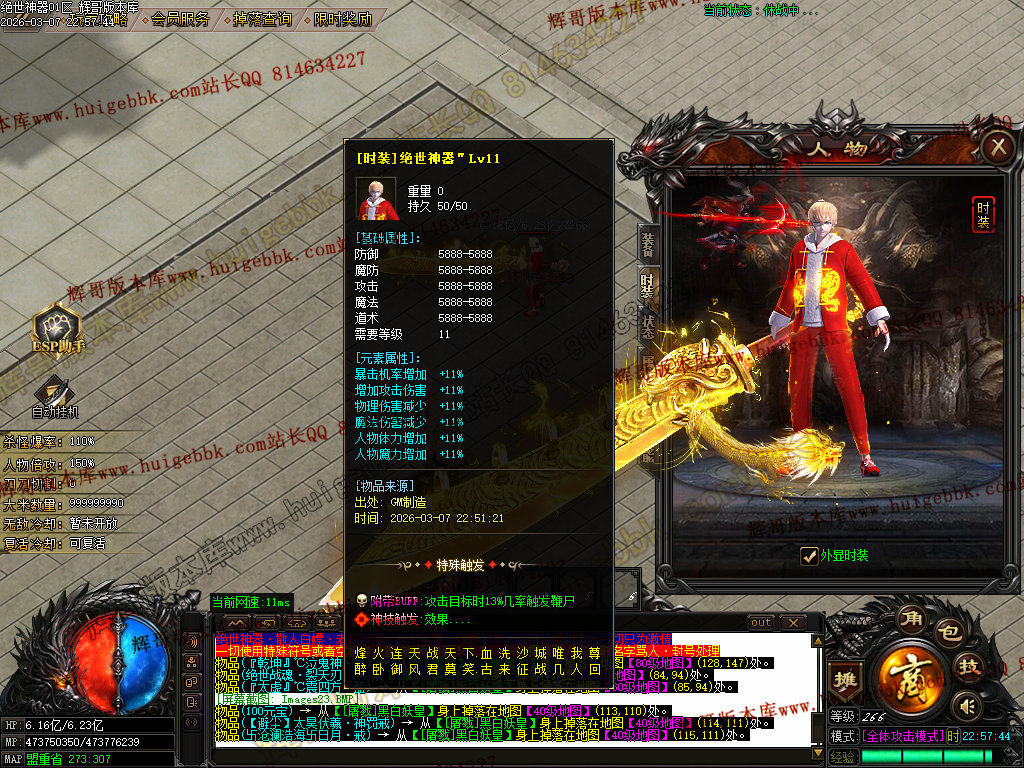Switch to the 装备 equipment tab

click(x=647, y=242)
